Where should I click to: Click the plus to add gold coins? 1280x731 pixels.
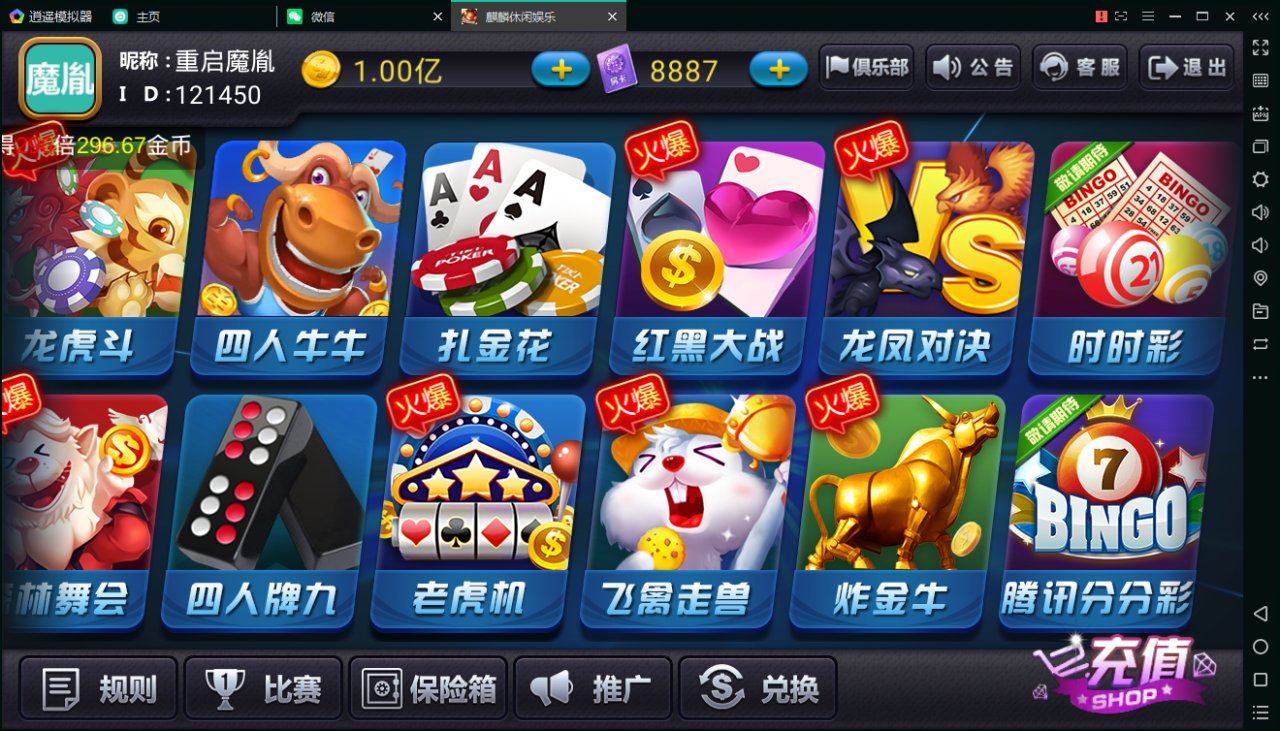coord(560,70)
